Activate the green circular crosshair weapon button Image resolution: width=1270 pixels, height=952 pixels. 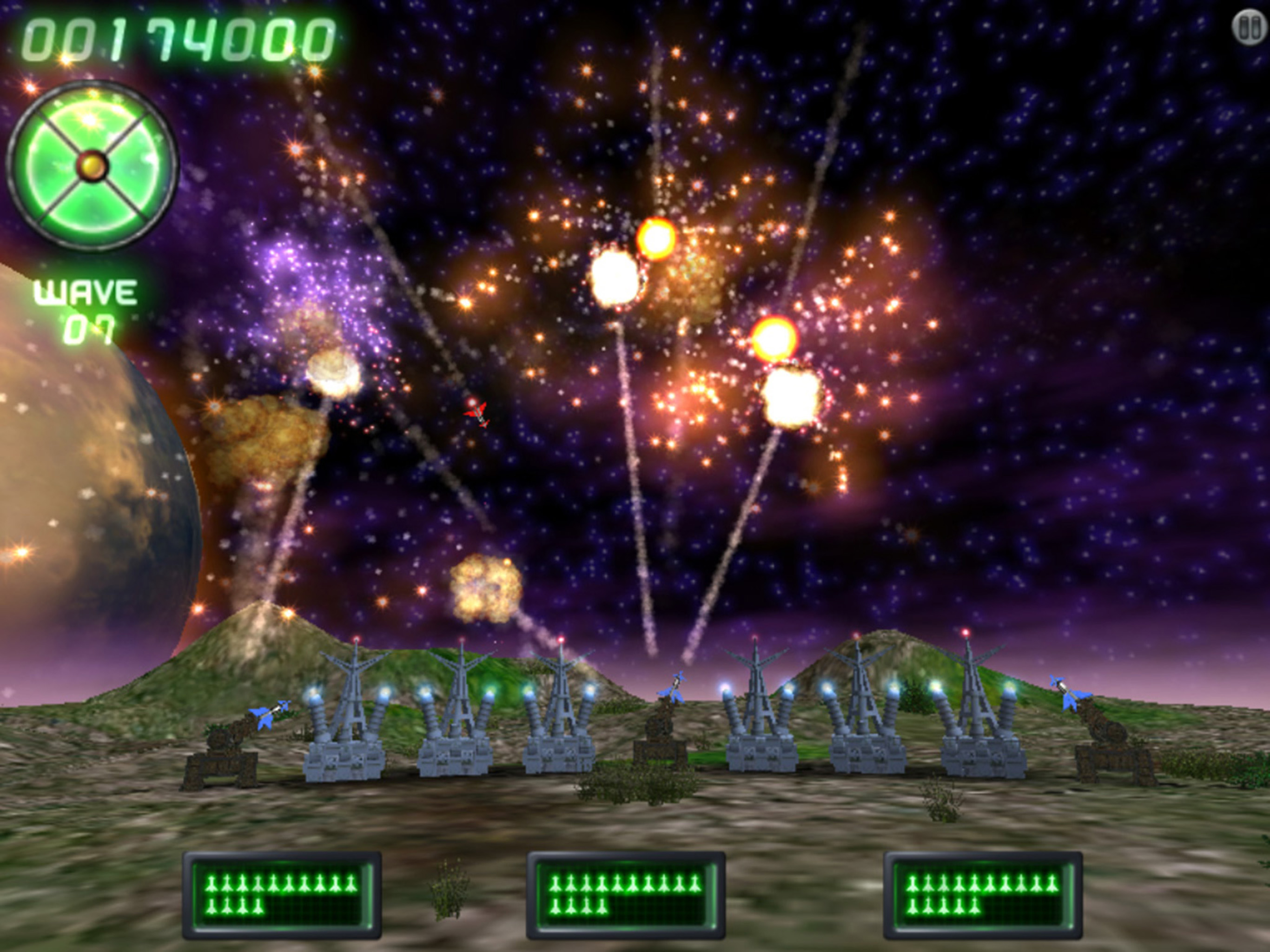tap(93, 165)
